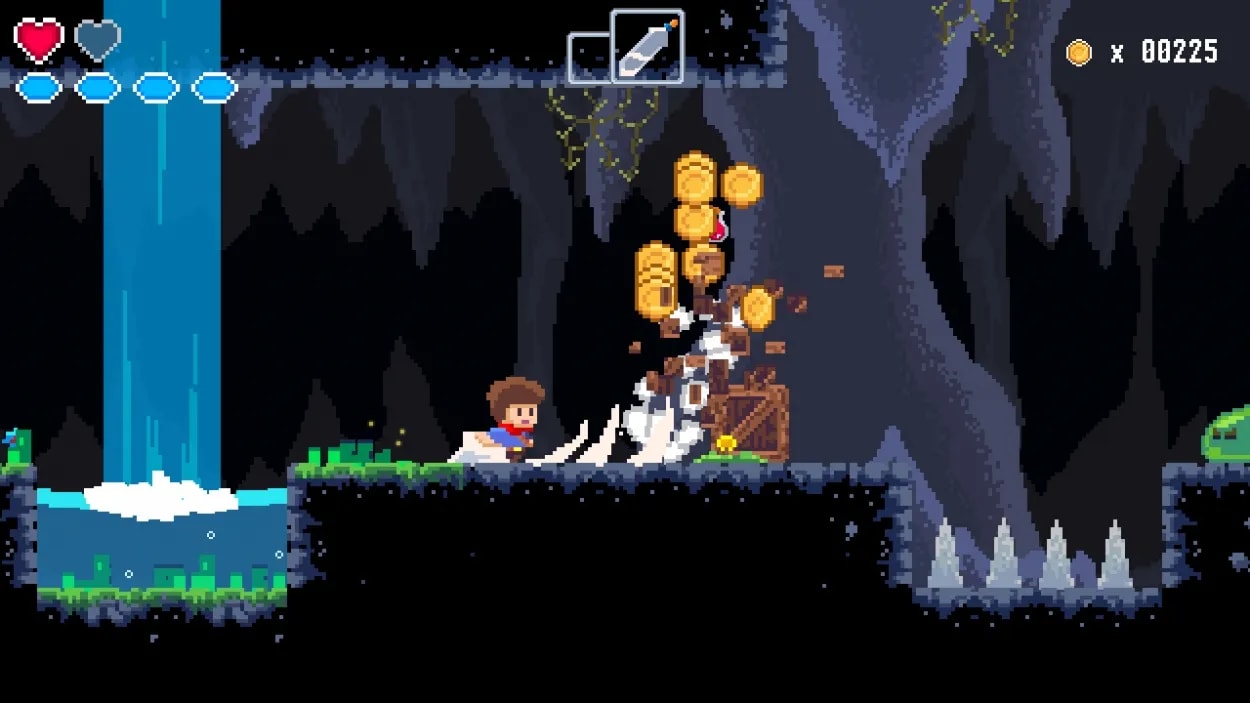Viewport: 1250px width, 703px height.
Task: Click the small empty slot beside the sword
Action: [589, 58]
